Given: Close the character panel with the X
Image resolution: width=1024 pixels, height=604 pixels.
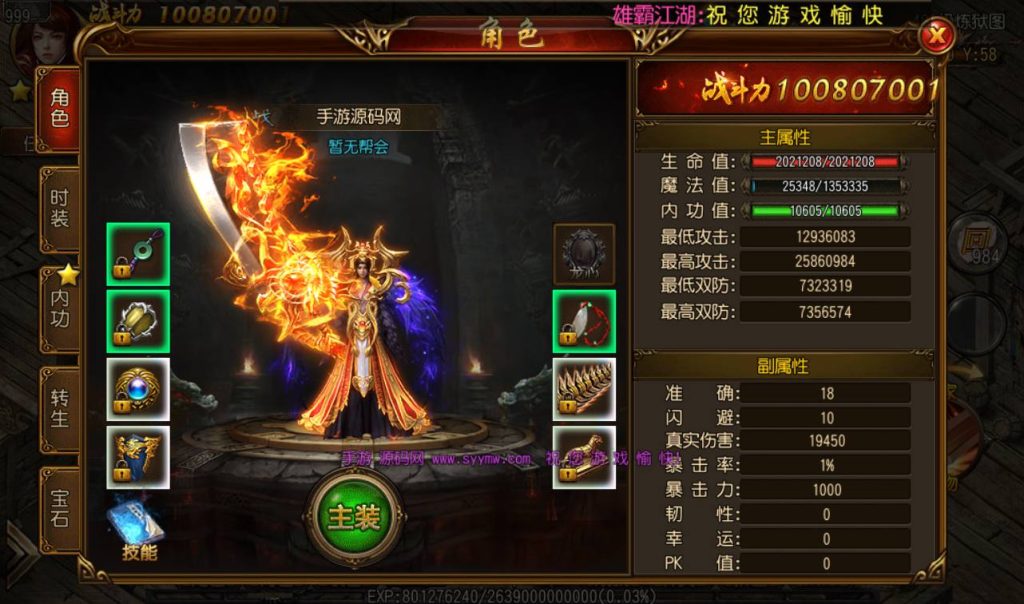Looking at the screenshot, I should 937,37.
